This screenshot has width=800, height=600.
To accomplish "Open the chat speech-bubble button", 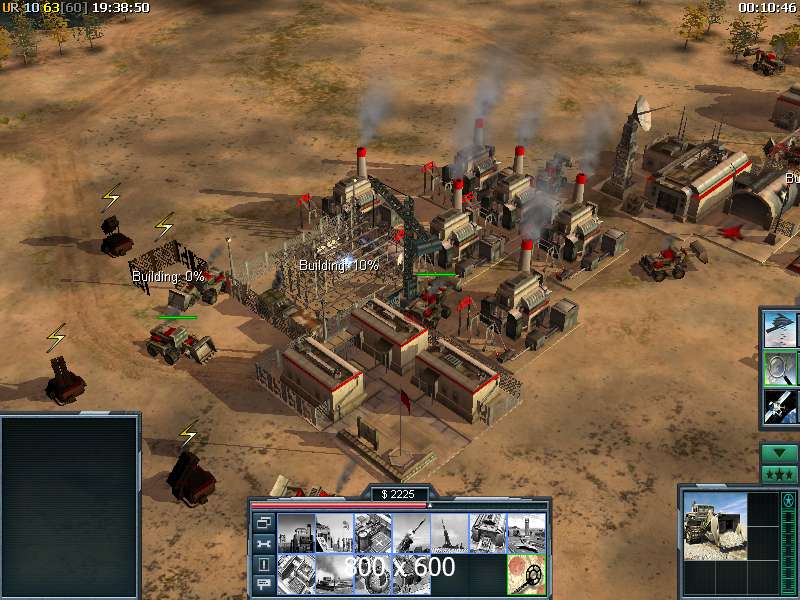I will [x=264, y=584].
